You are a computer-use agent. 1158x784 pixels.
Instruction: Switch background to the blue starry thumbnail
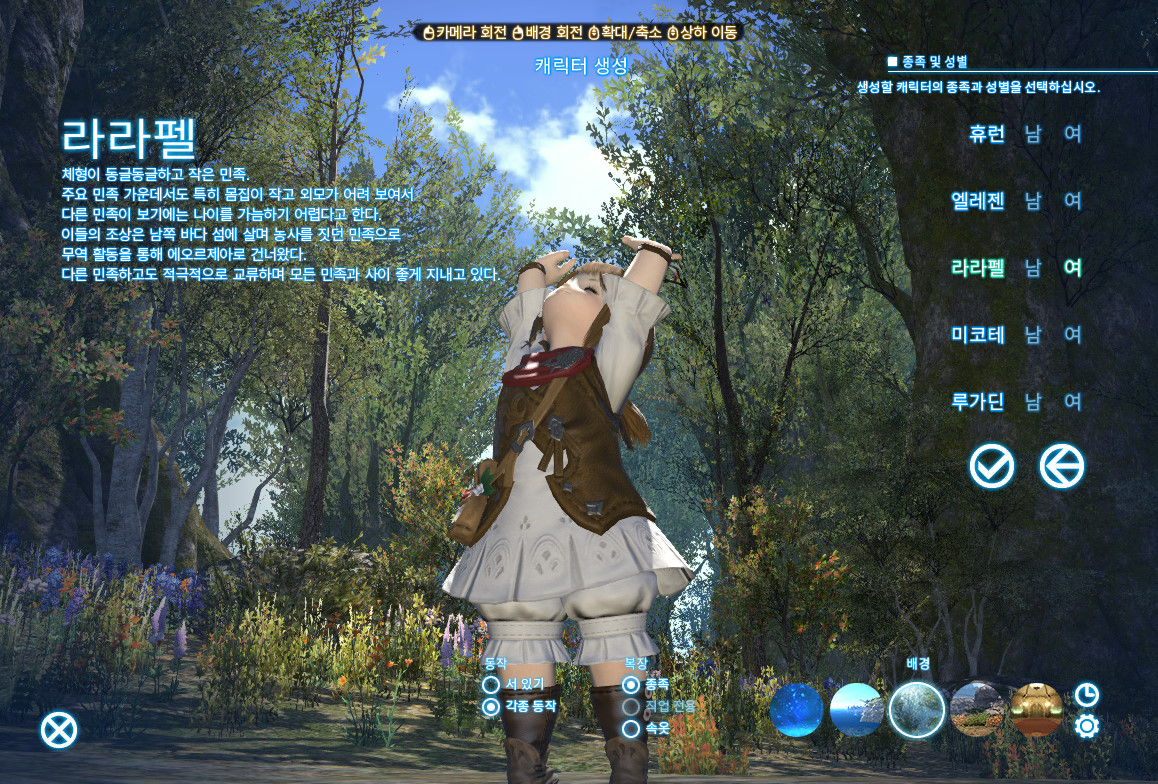pyautogui.click(x=796, y=710)
